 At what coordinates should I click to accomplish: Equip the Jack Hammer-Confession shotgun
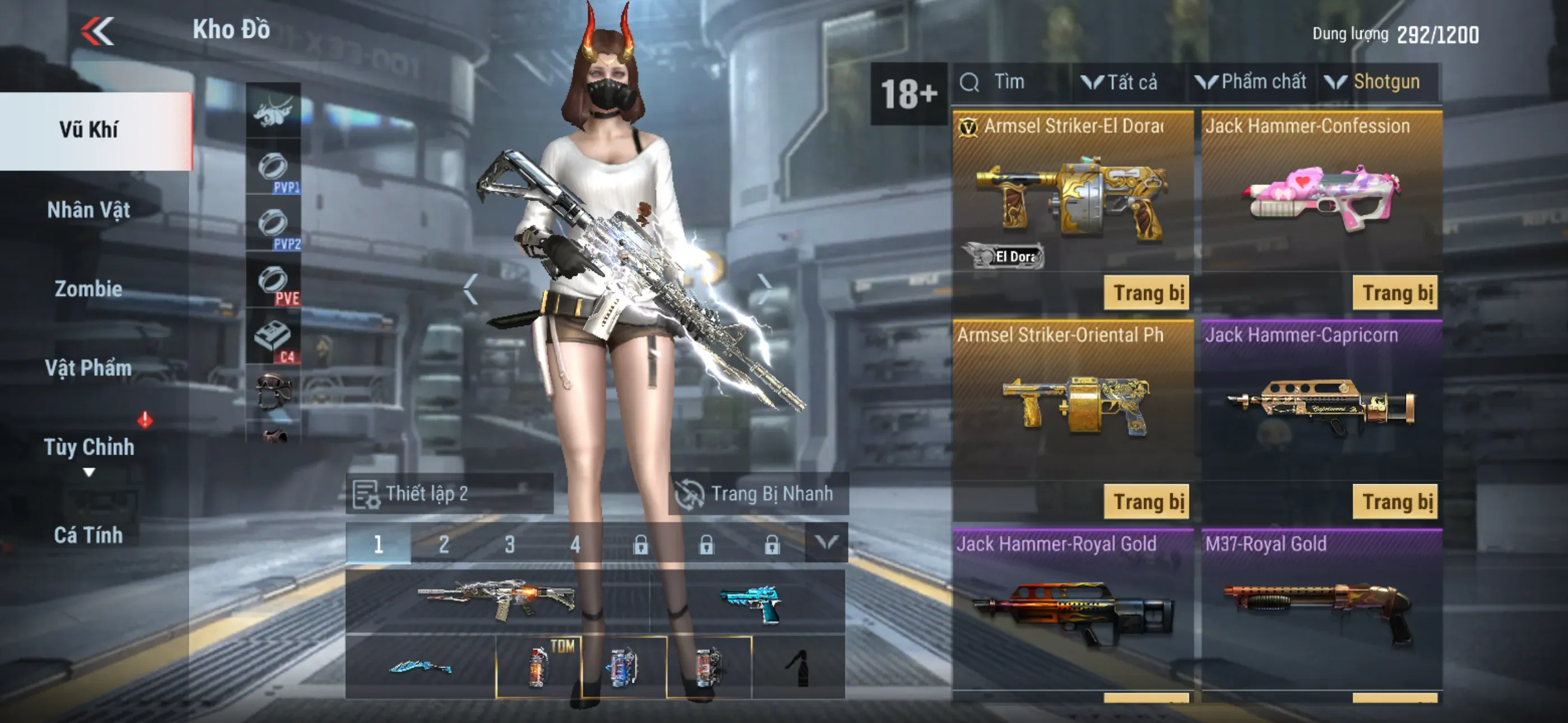point(1395,293)
